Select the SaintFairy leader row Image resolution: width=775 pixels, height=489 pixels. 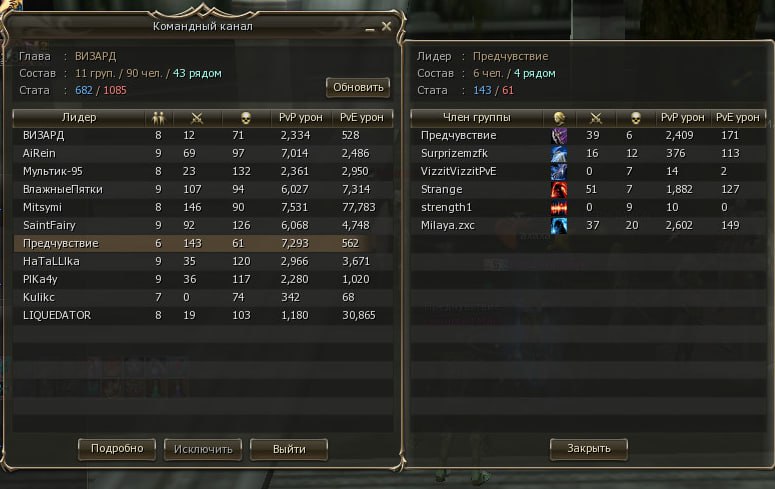pos(200,225)
